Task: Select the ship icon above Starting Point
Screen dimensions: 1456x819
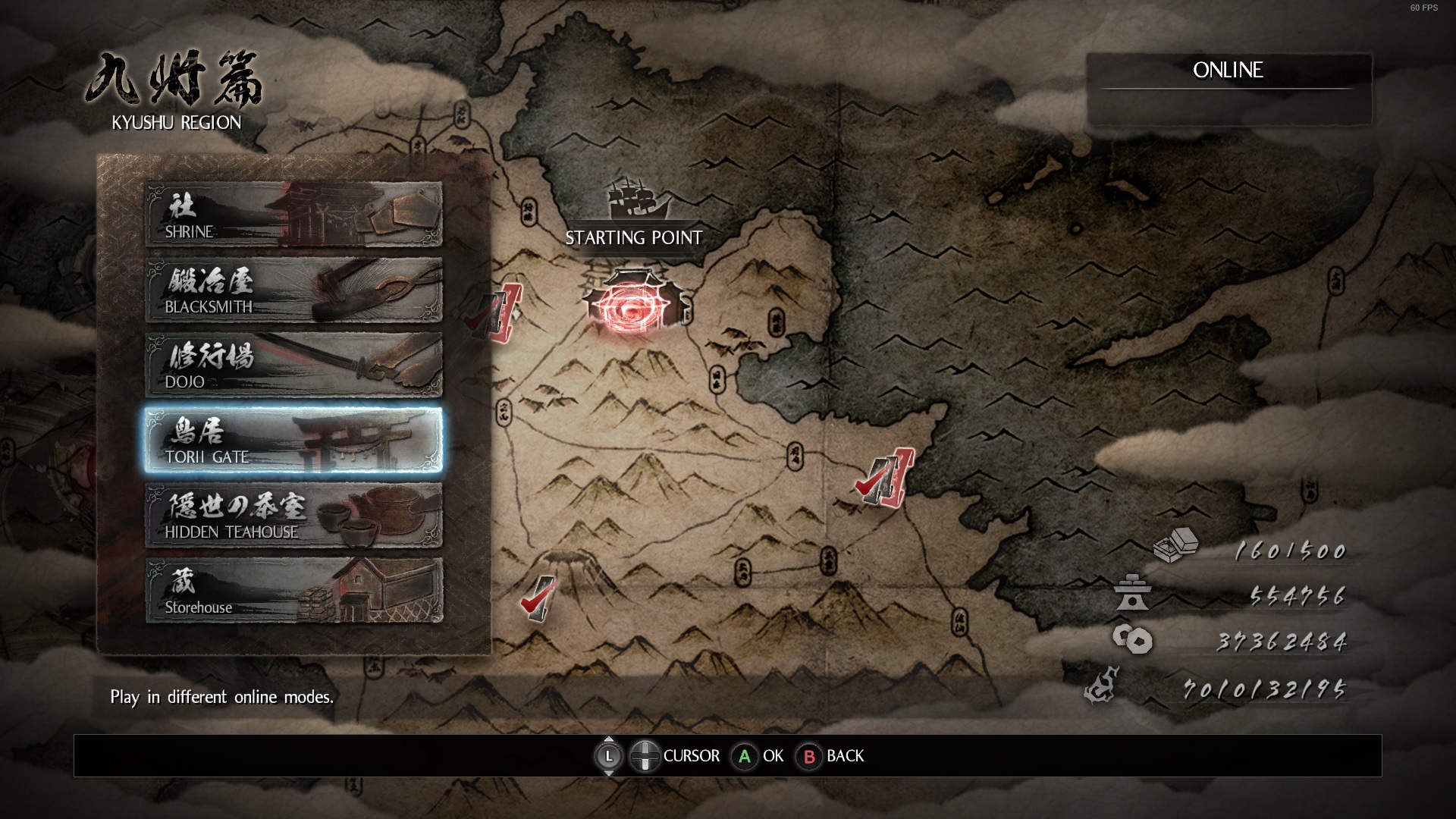Action: pyautogui.click(x=635, y=200)
